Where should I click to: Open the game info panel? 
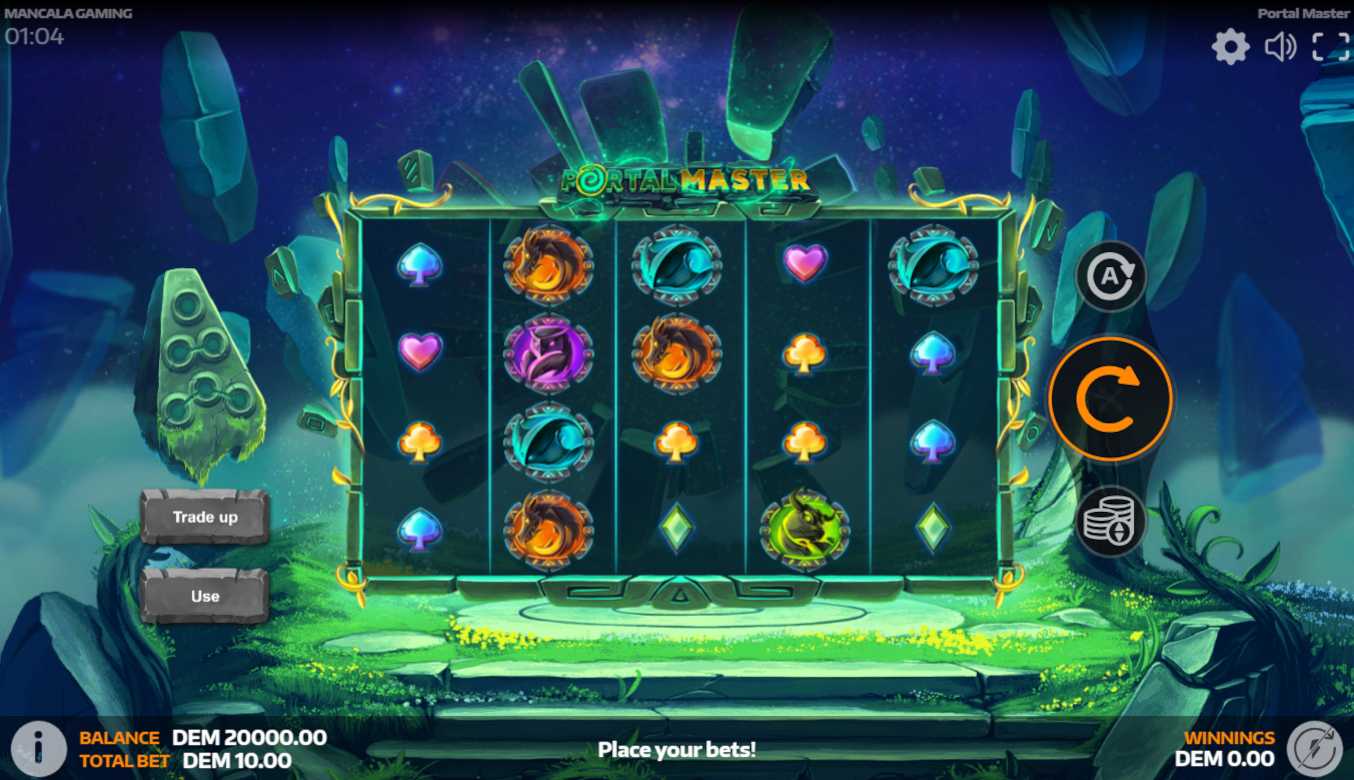[x=38, y=748]
